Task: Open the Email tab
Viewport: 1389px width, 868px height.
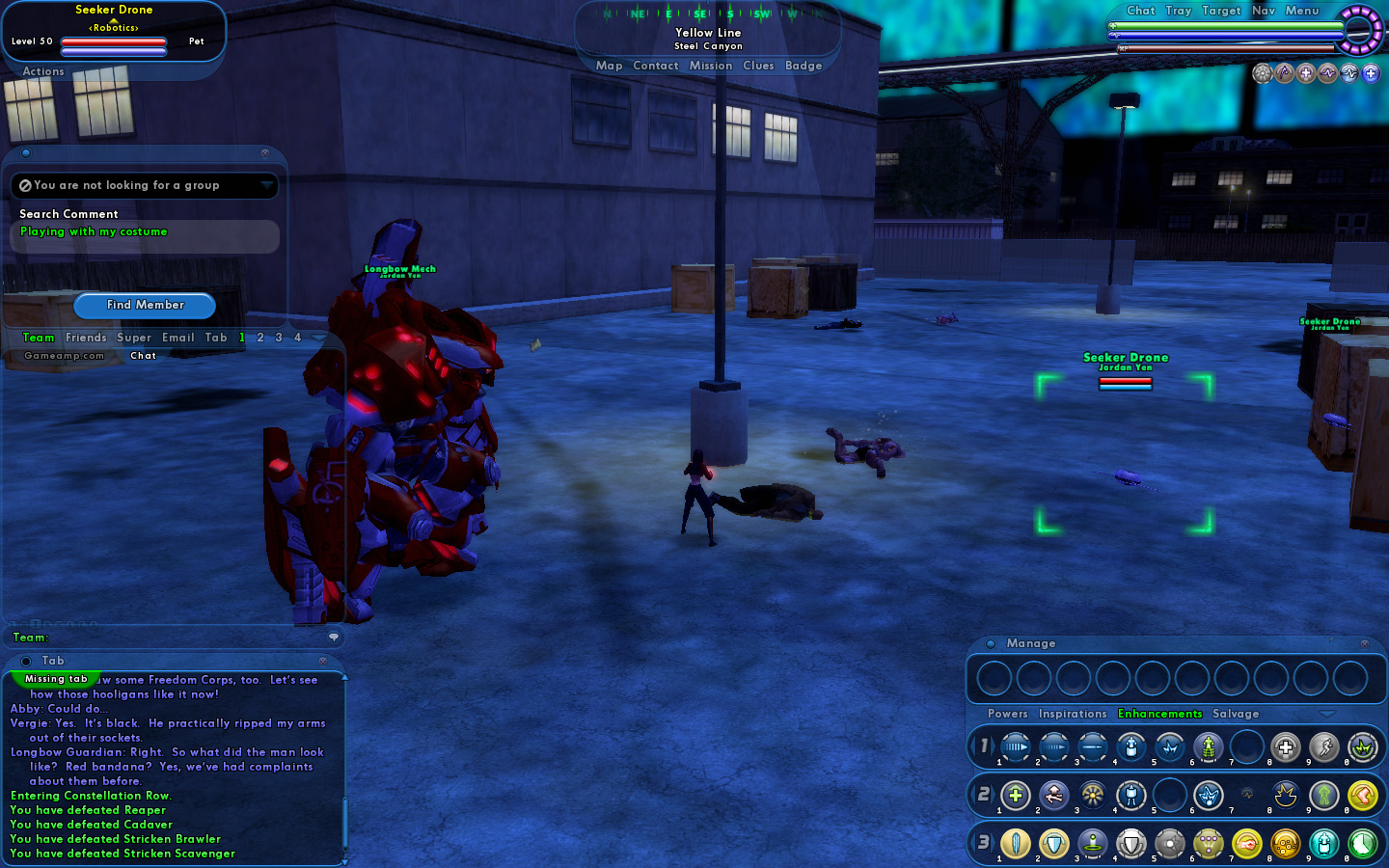Action: 178,338
